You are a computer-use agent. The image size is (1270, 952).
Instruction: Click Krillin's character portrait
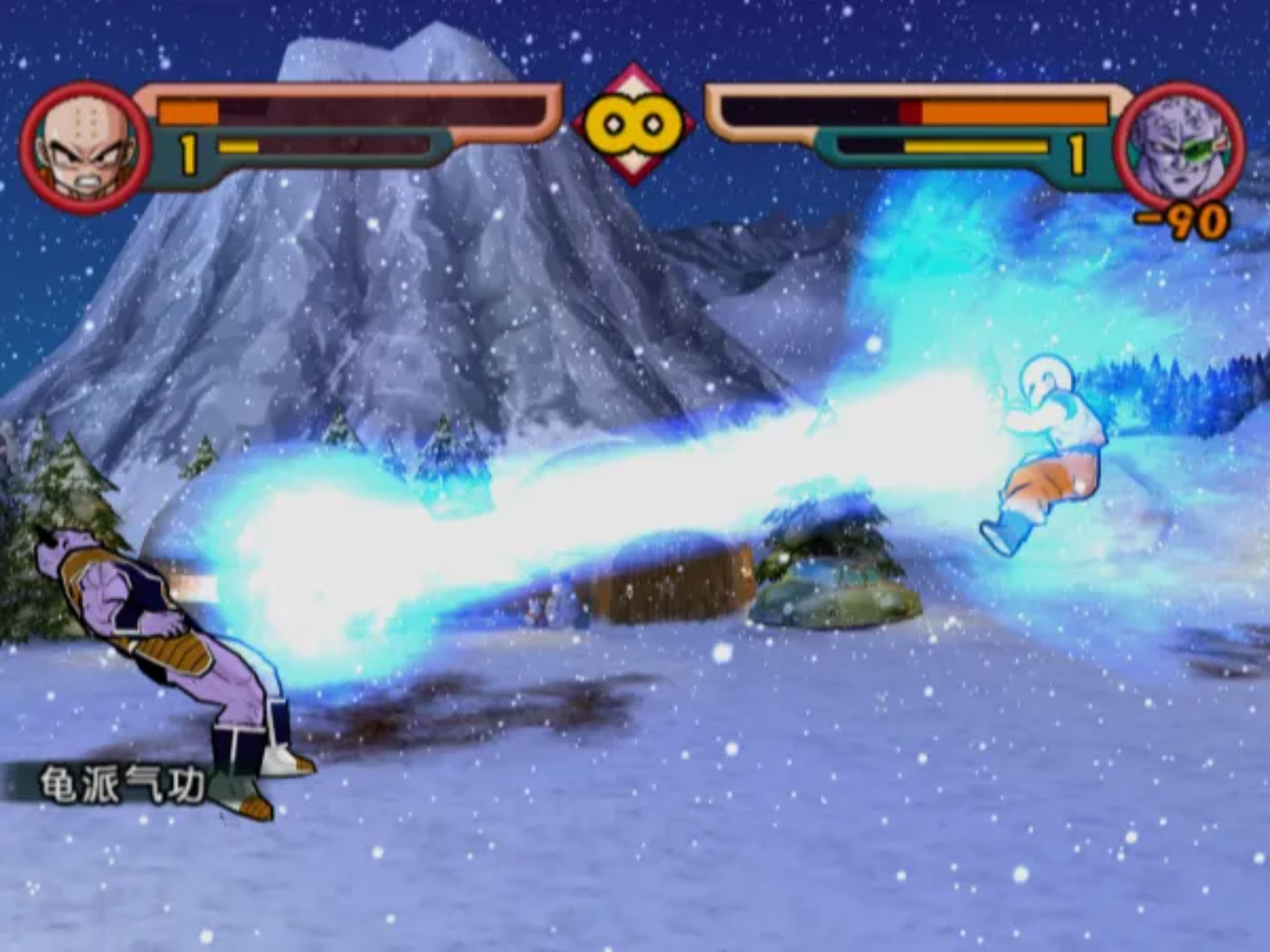click(x=85, y=147)
